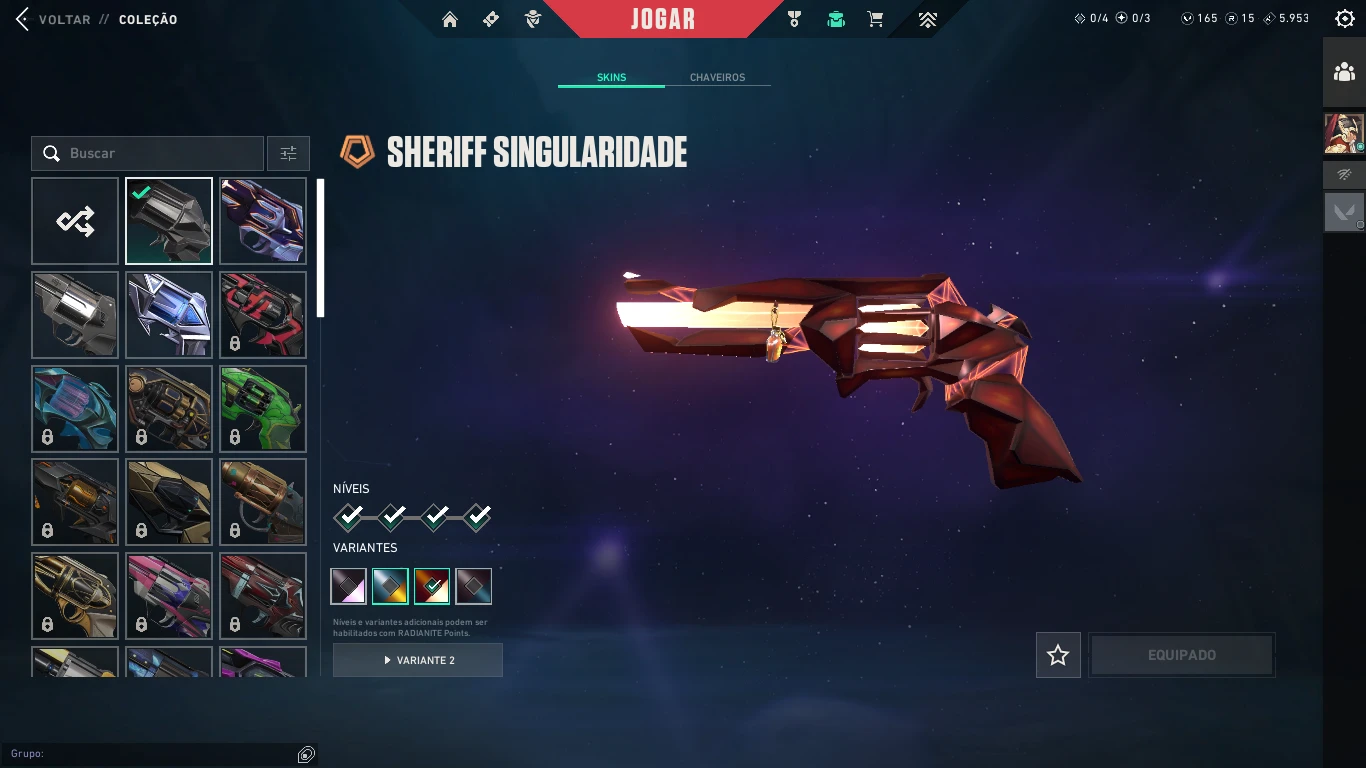This screenshot has width=1366, height=768.
Task: Select the pink and white variant swatch
Action: tap(349, 586)
